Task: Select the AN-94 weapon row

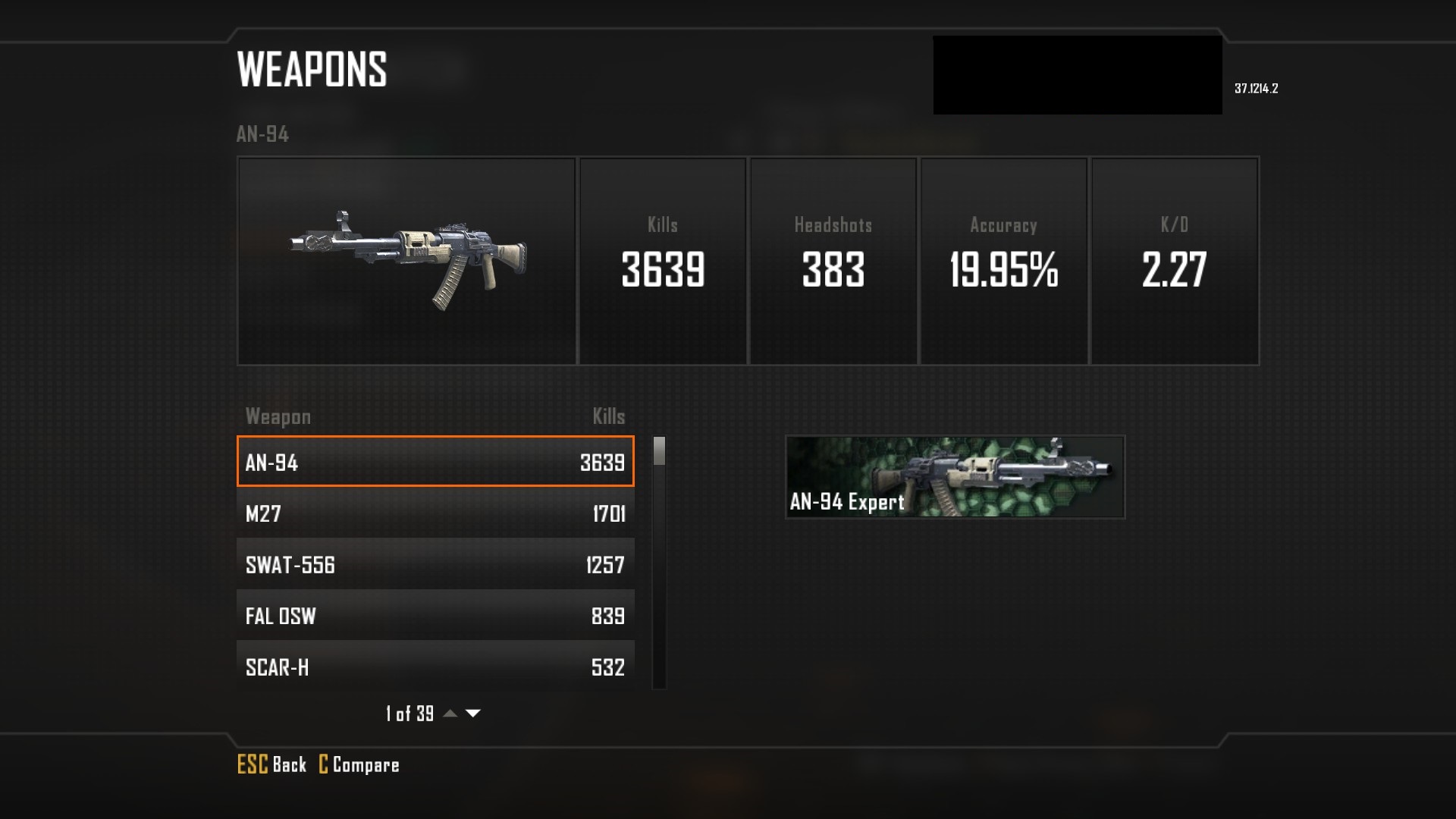Action: point(435,462)
